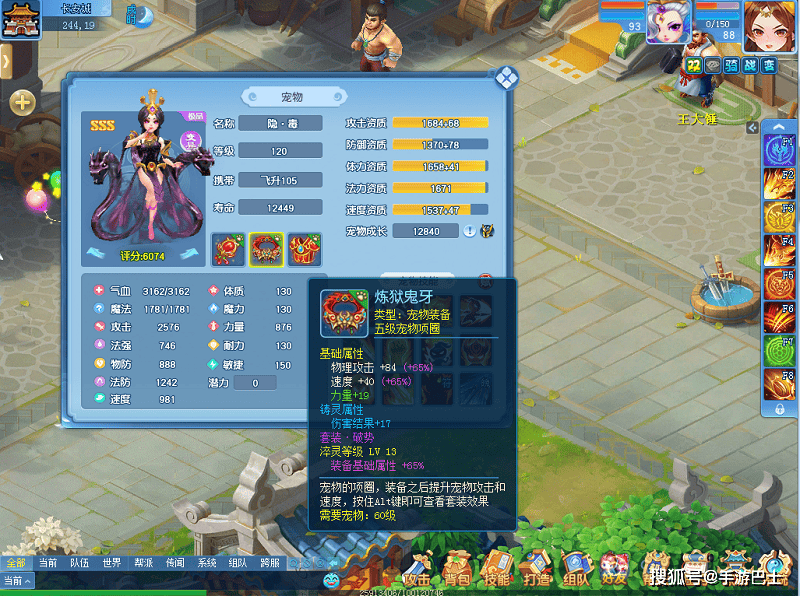This screenshot has width=800, height=596.
Task: Select the 炼狱鬼牙 pet collar slot
Action: coord(266,250)
